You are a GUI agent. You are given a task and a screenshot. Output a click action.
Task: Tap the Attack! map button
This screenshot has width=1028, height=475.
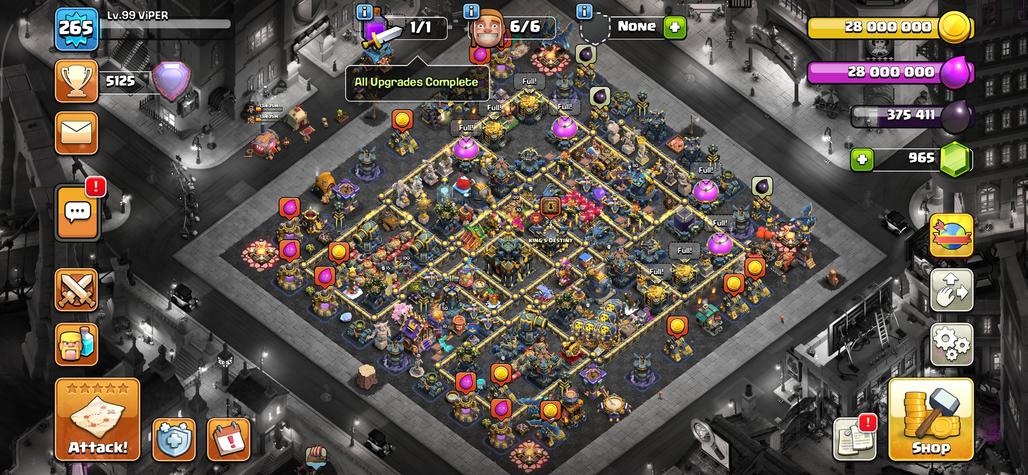click(97, 420)
